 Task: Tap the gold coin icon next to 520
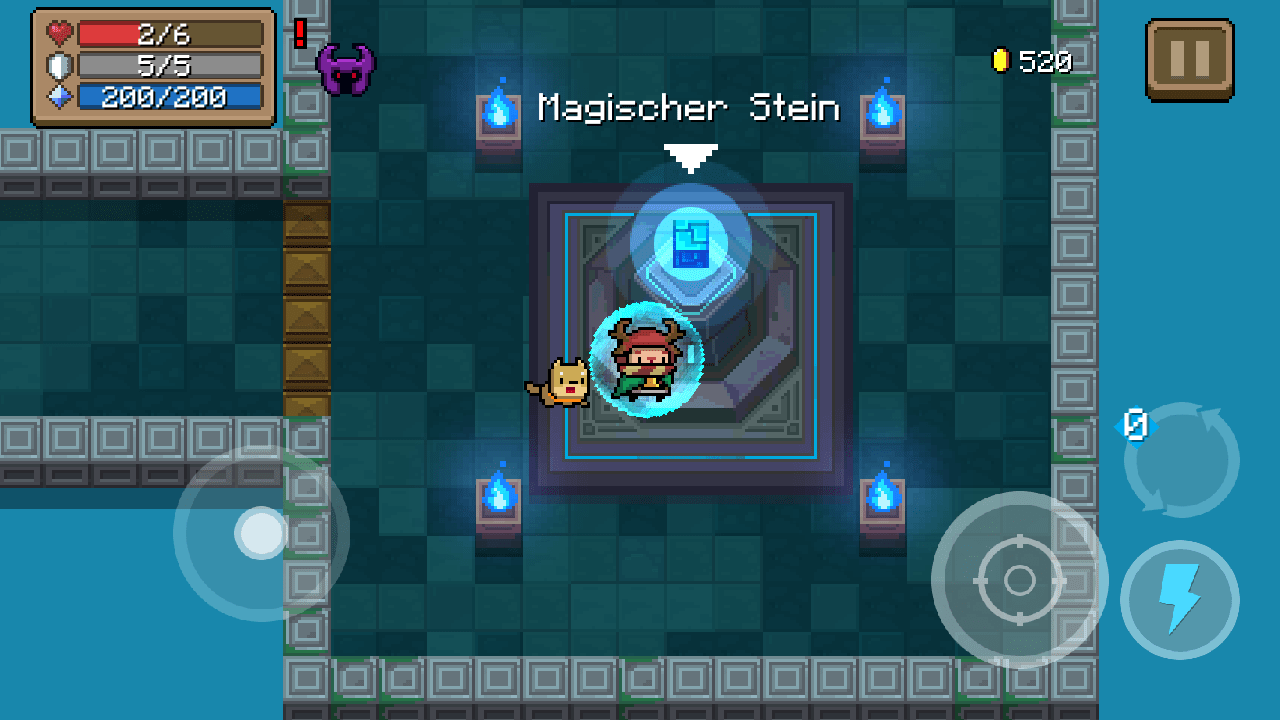(x=1000, y=60)
